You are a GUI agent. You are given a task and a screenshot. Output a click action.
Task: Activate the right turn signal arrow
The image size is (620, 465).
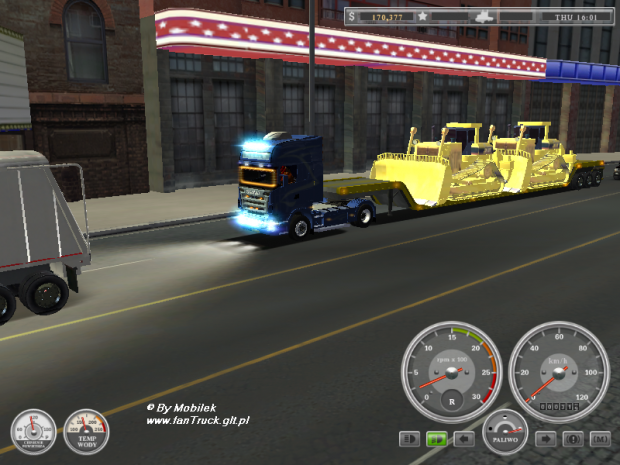coord(547,438)
